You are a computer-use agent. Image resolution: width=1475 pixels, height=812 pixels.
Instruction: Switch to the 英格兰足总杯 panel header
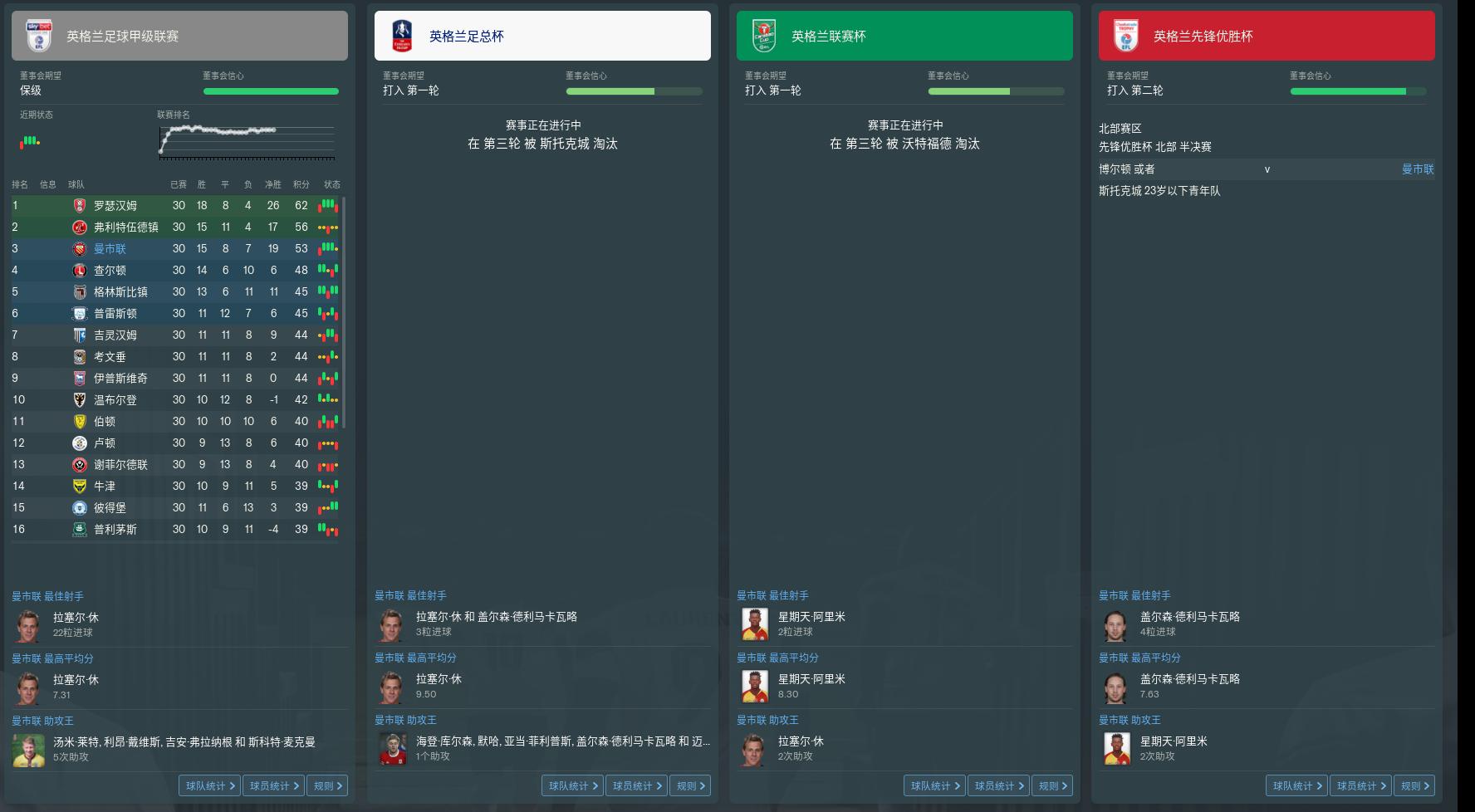(x=542, y=35)
